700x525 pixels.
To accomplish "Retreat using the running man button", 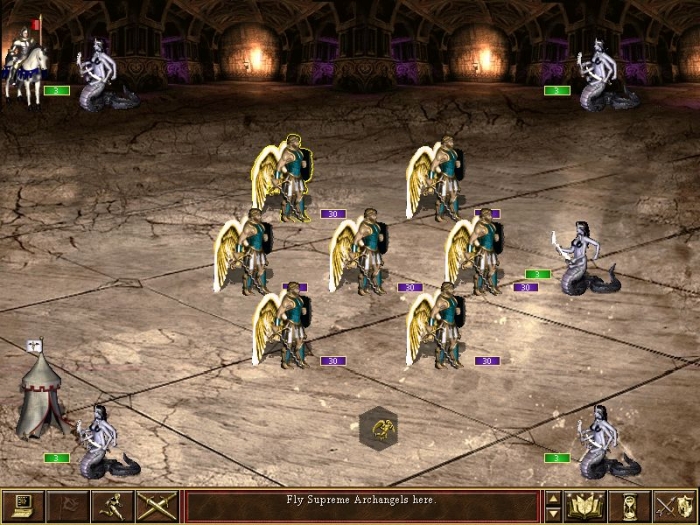I will tap(112, 506).
